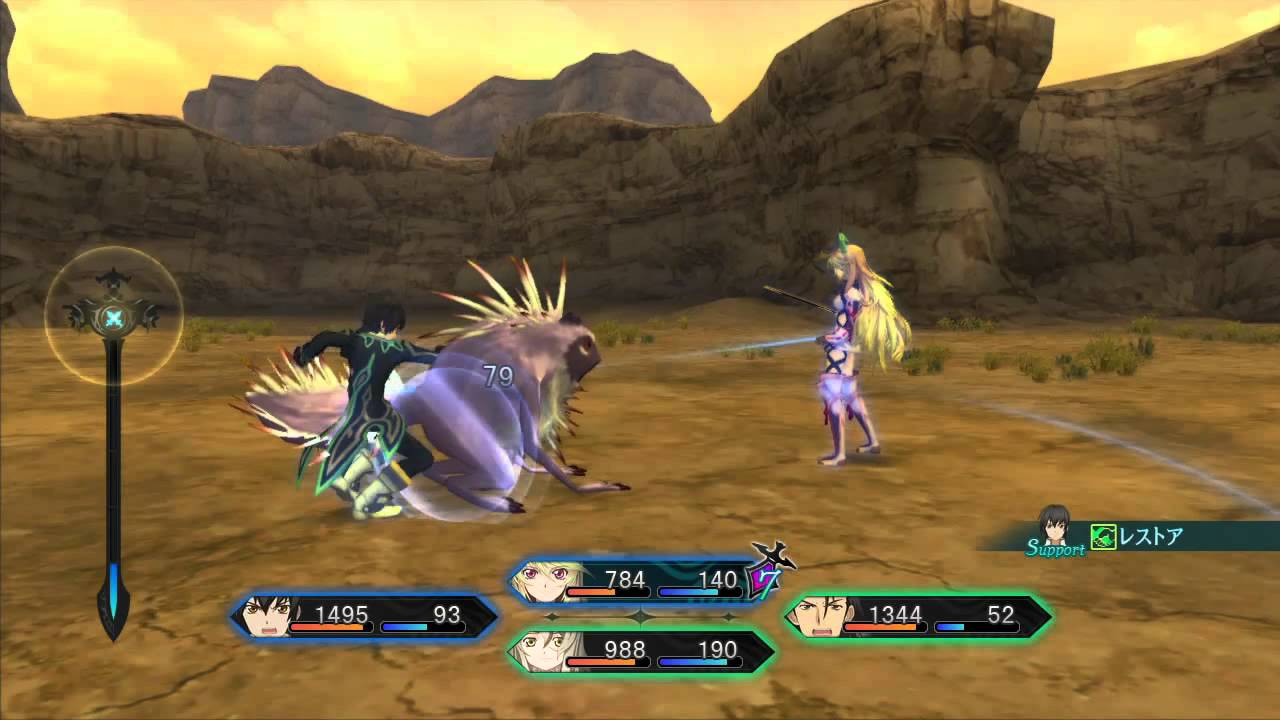Click the linked artes gauge emblem

(x=115, y=318)
